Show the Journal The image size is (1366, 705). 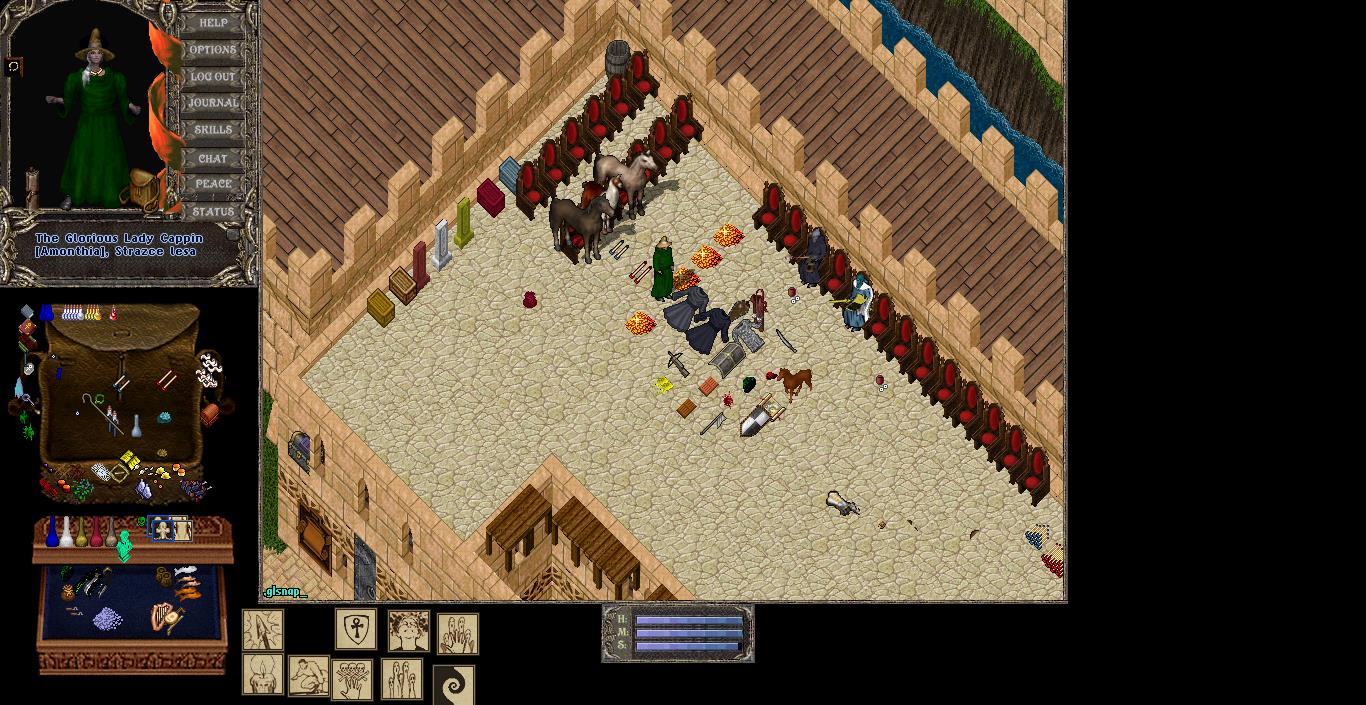click(213, 103)
